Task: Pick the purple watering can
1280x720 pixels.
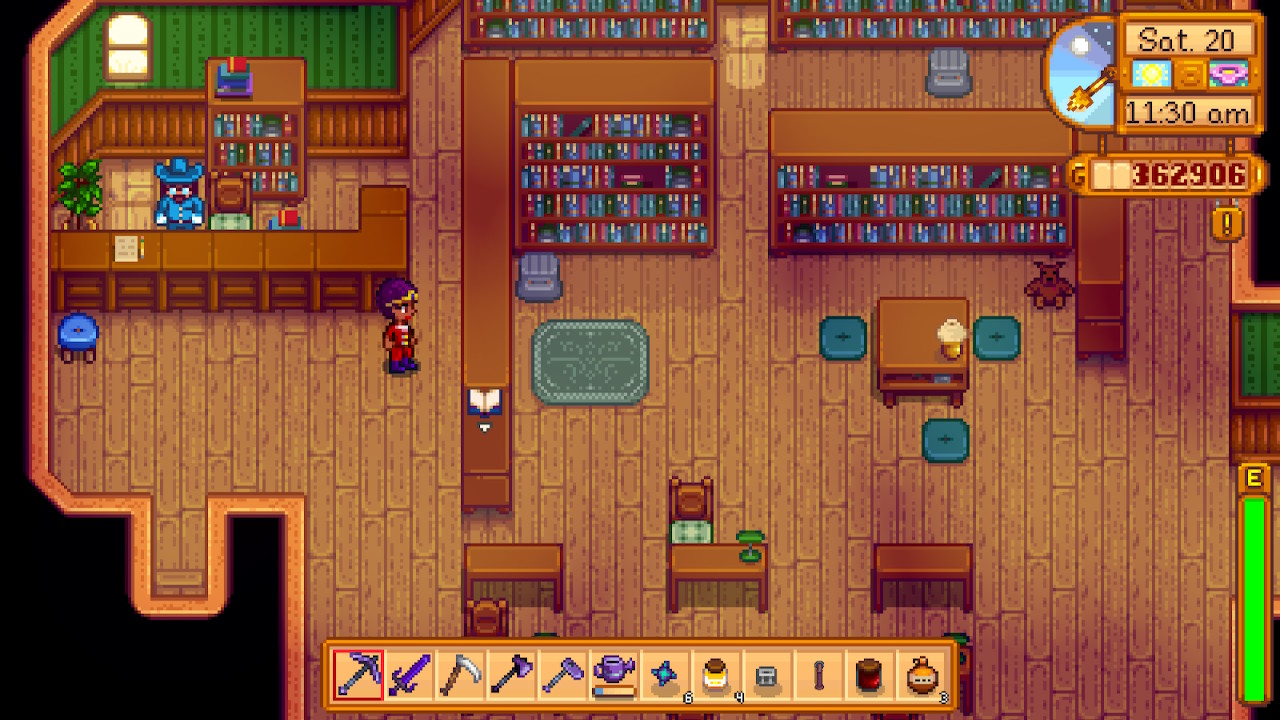Action: pyautogui.click(x=613, y=676)
